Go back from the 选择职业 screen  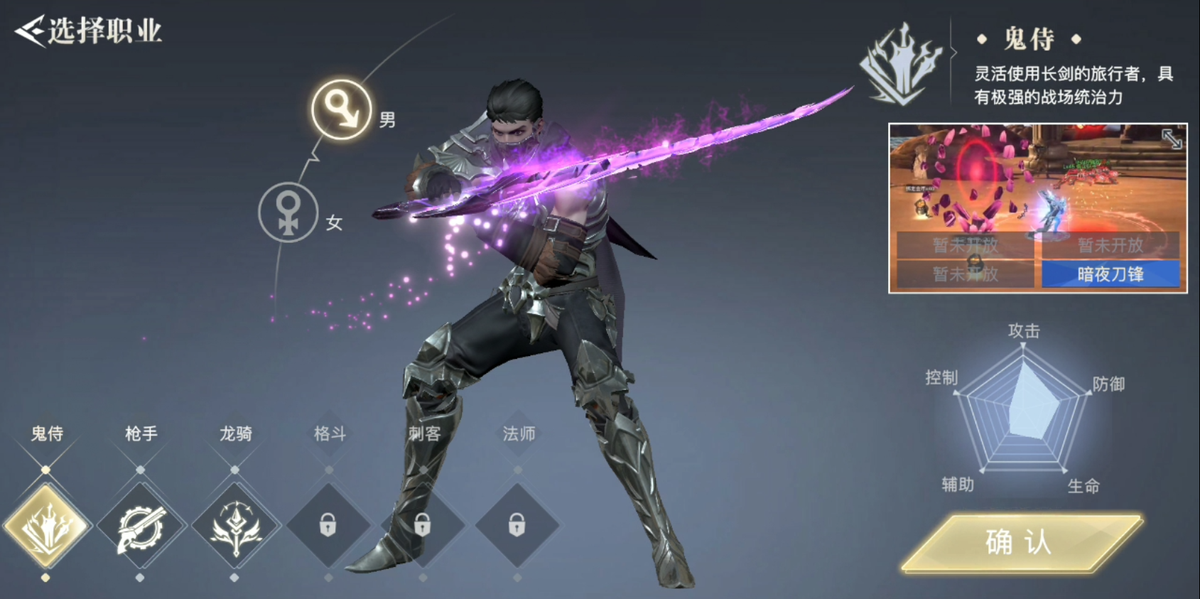point(30,30)
